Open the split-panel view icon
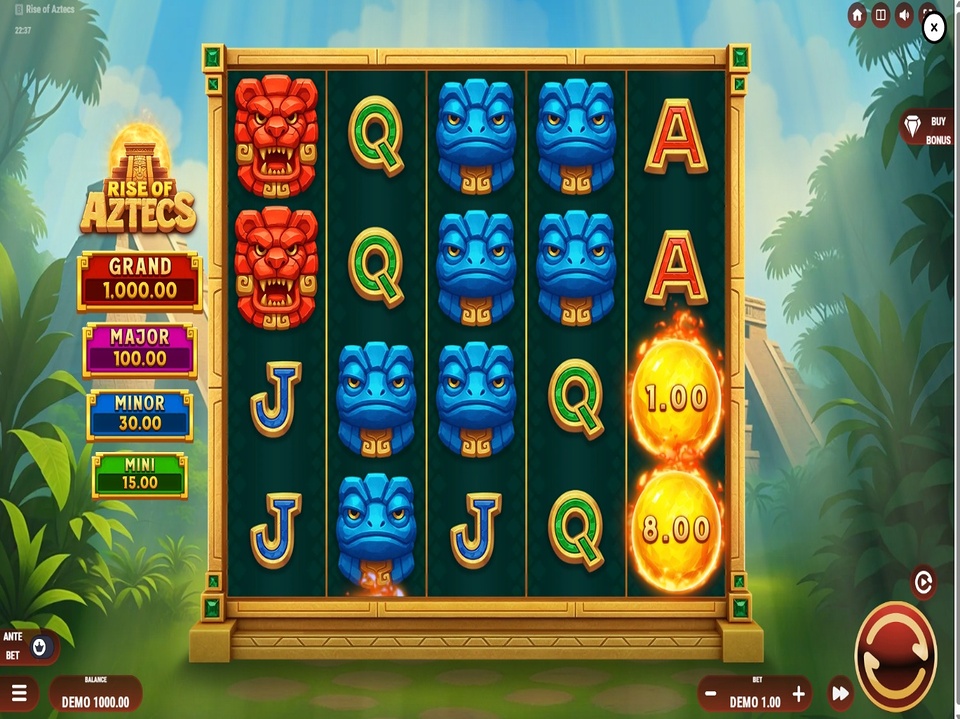Image resolution: width=960 pixels, height=719 pixels. [881, 16]
